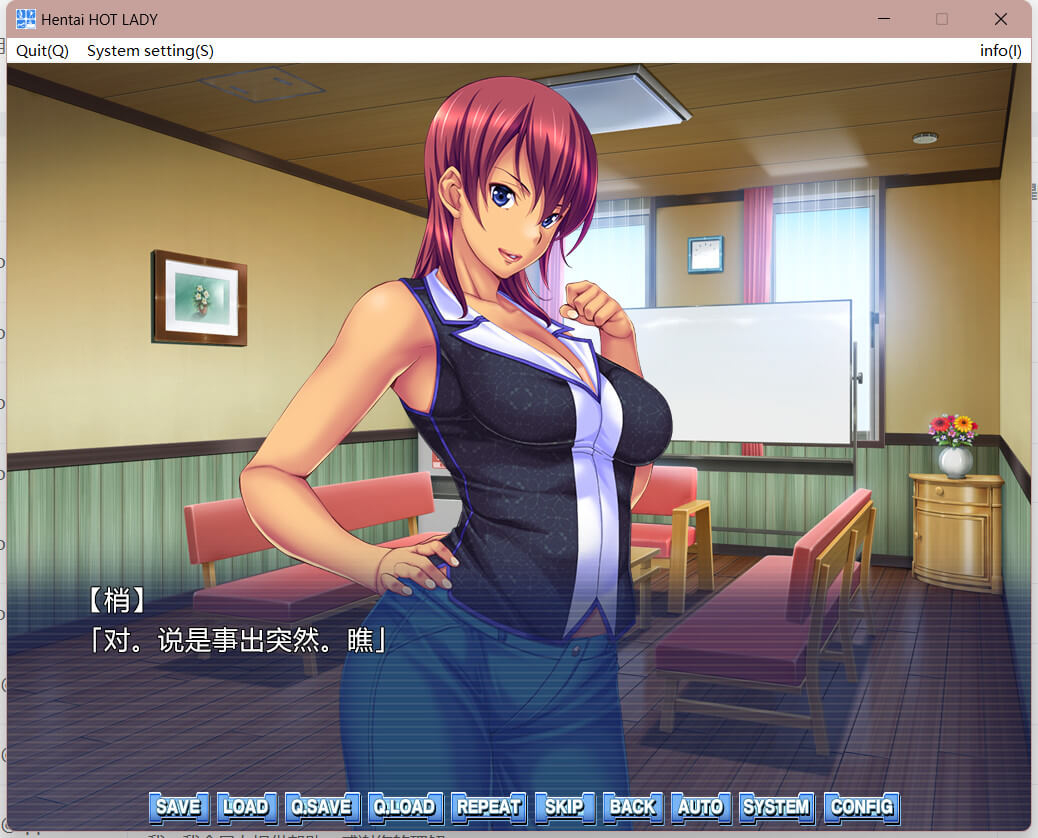Open the LOAD menu
This screenshot has width=1038, height=838.
246,807
